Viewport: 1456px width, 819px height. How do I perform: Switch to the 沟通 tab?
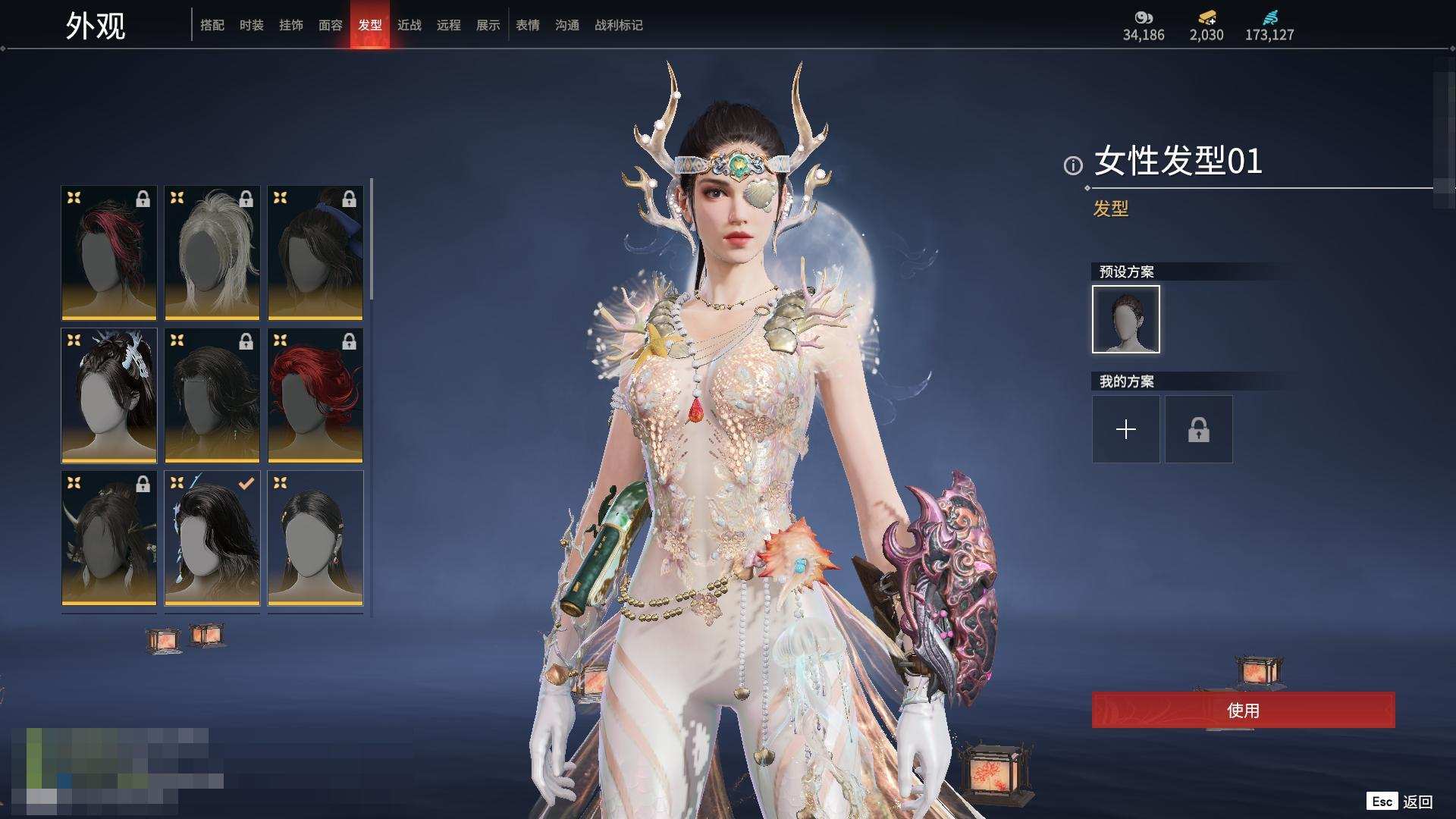[x=567, y=25]
